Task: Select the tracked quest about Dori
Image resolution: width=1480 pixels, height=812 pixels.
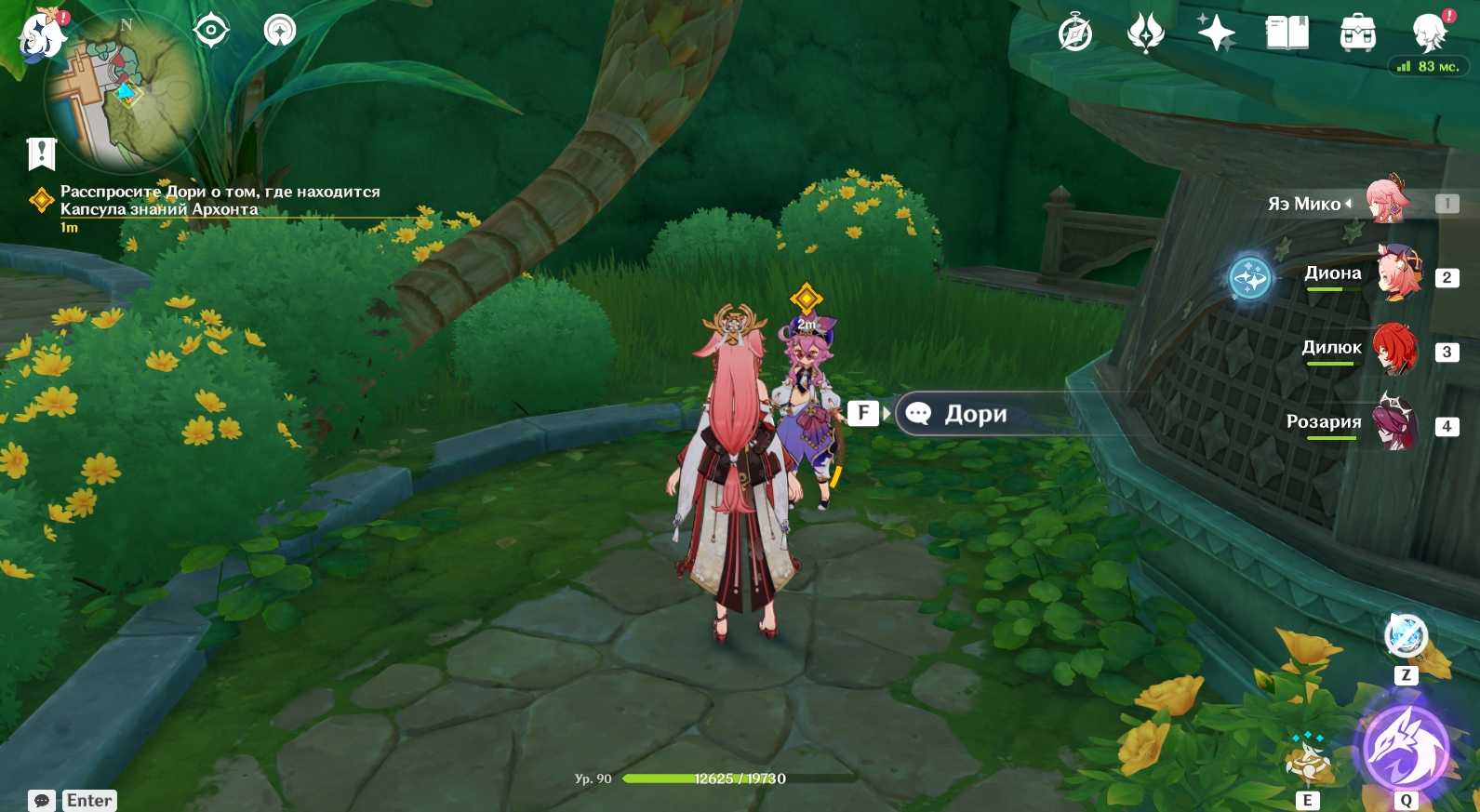Action: (220, 200)
